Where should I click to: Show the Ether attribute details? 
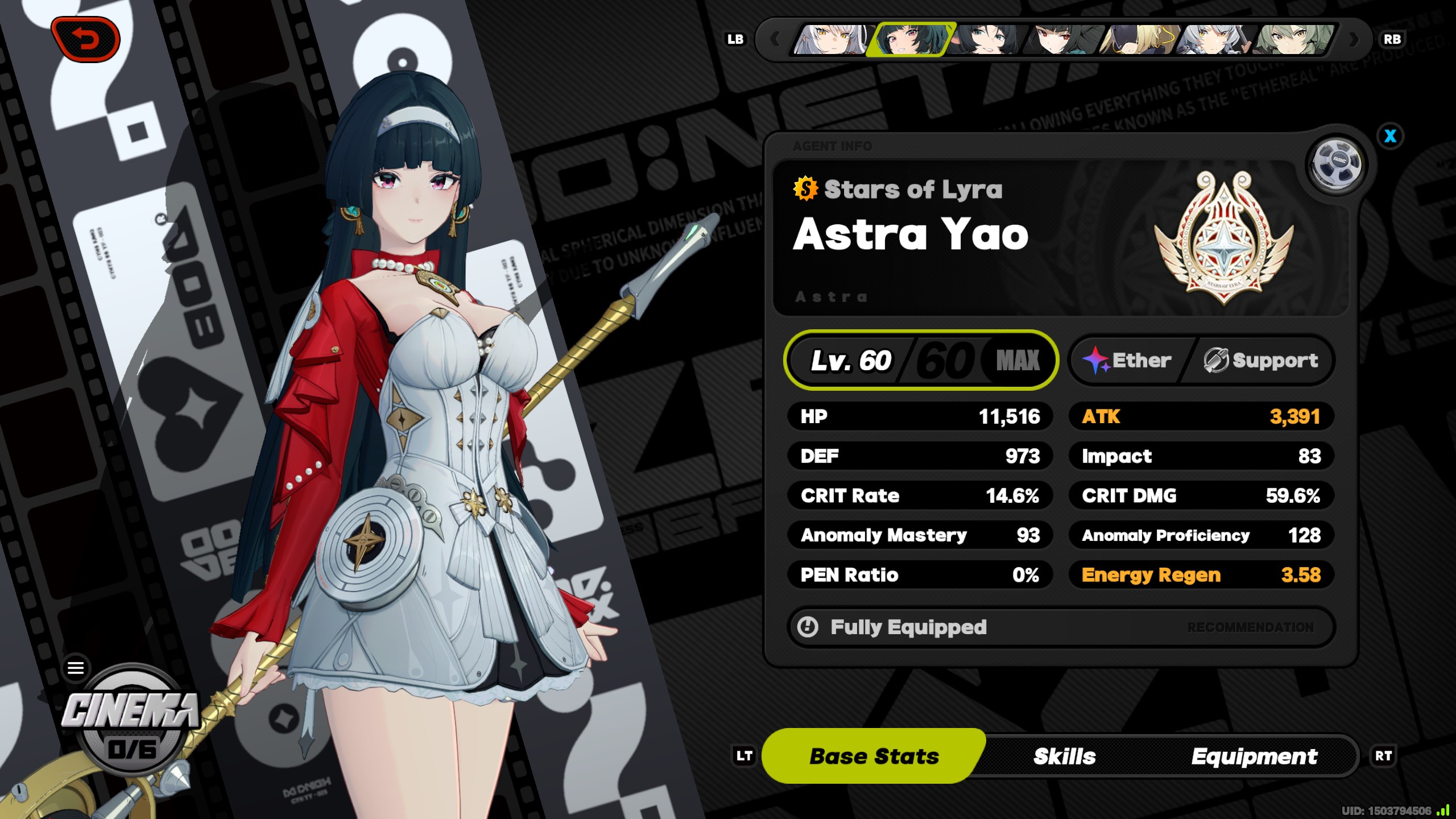[1128, 361]
